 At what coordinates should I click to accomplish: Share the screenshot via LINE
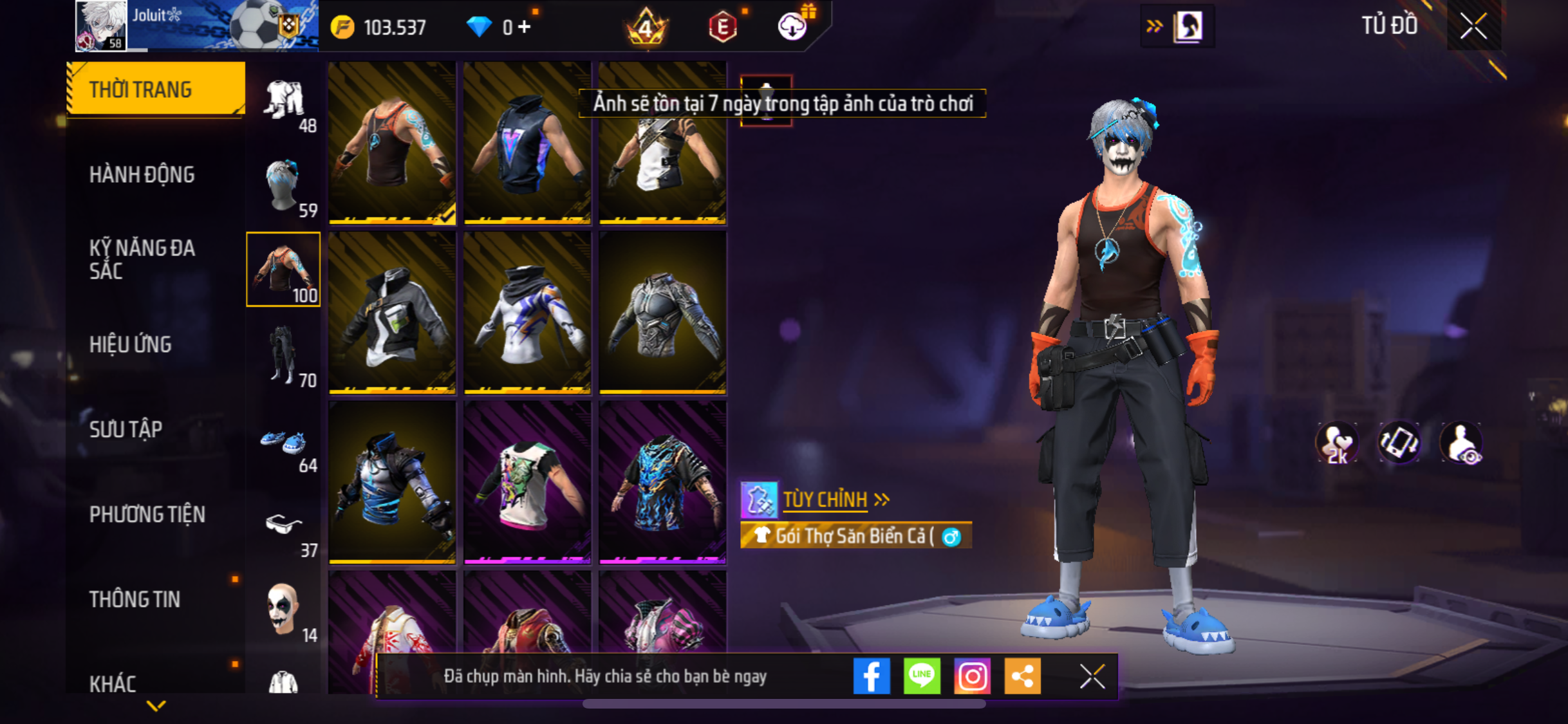coord(922,676)
